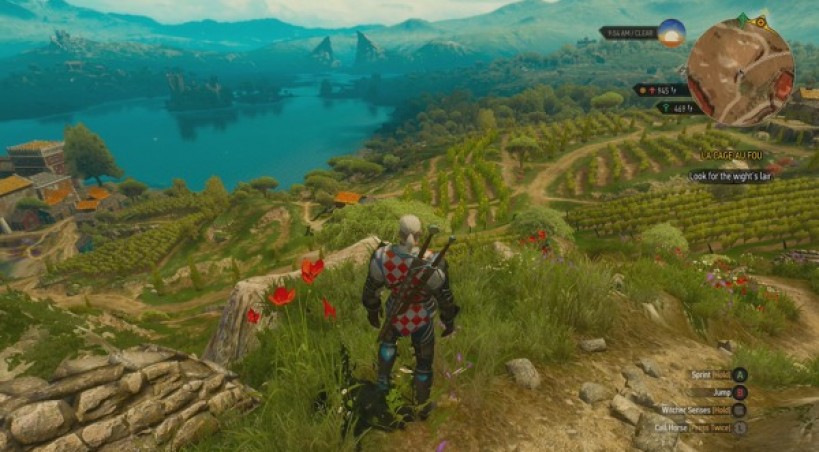Click the sun weather icon
Viewport: 819px width, 452px height.
pos(671,33)
